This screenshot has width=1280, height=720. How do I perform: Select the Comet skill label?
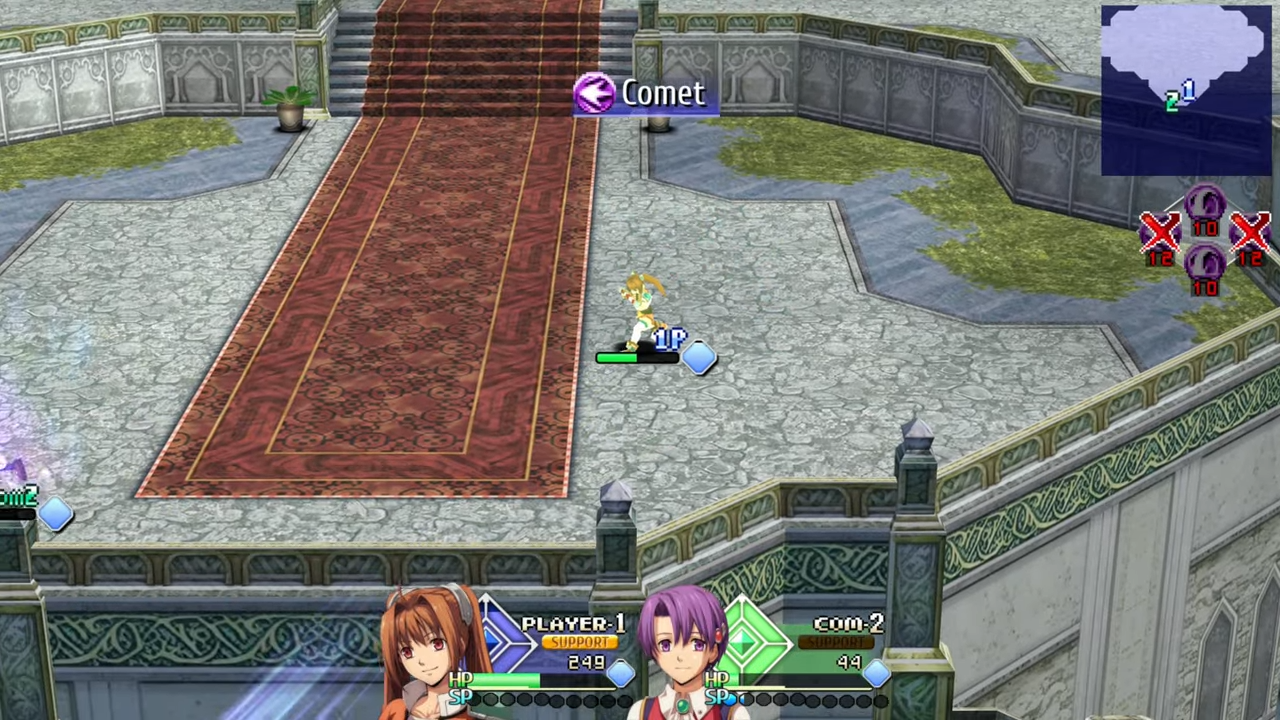pos(646,94)
